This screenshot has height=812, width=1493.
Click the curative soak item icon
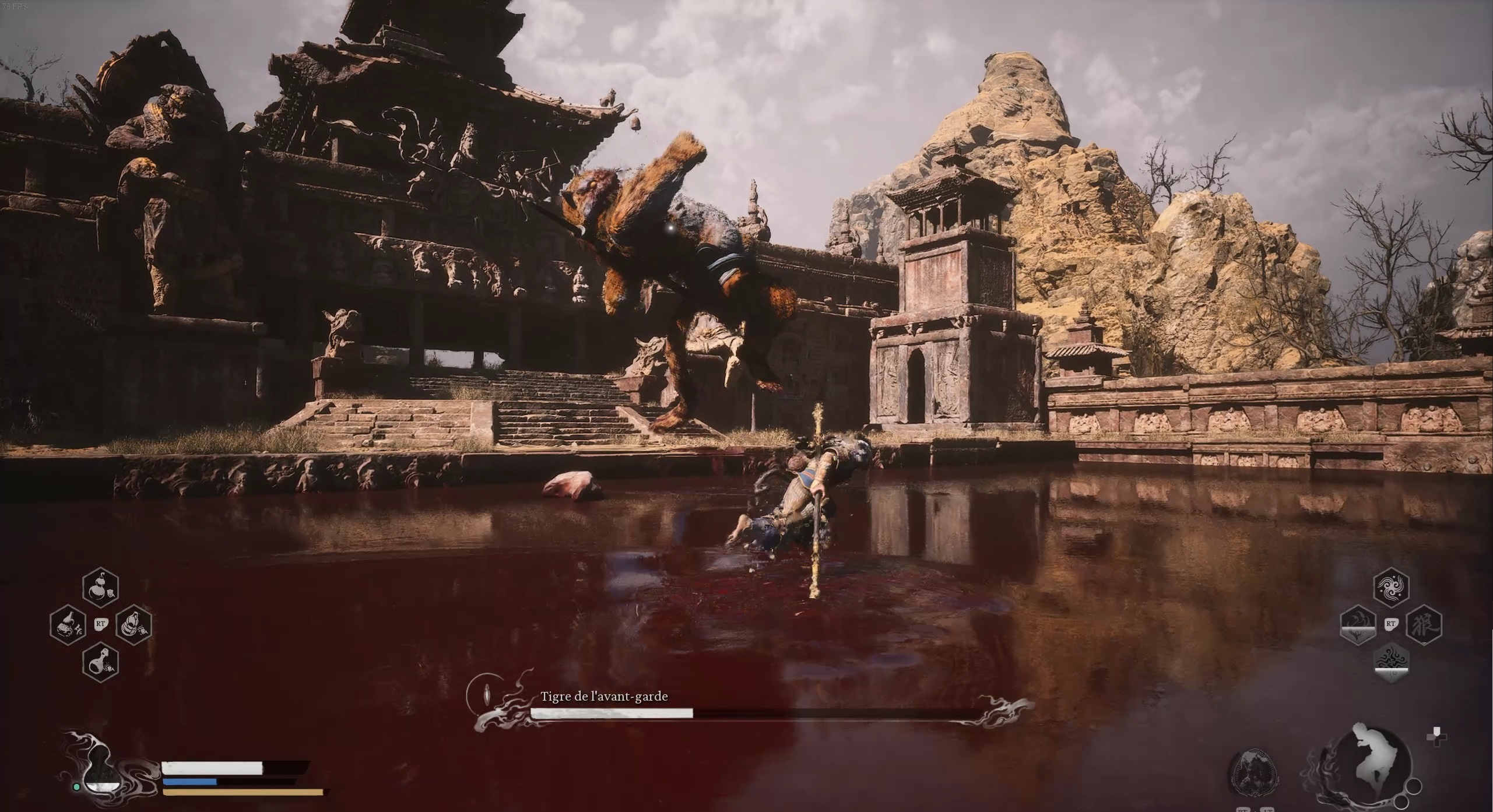click(x=134, y=625)
